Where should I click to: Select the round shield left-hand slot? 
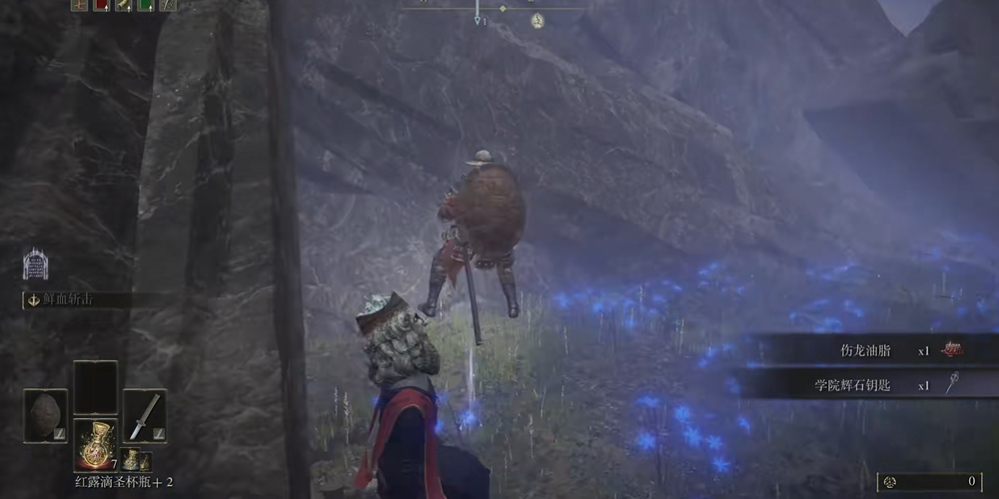coord(46,415)
